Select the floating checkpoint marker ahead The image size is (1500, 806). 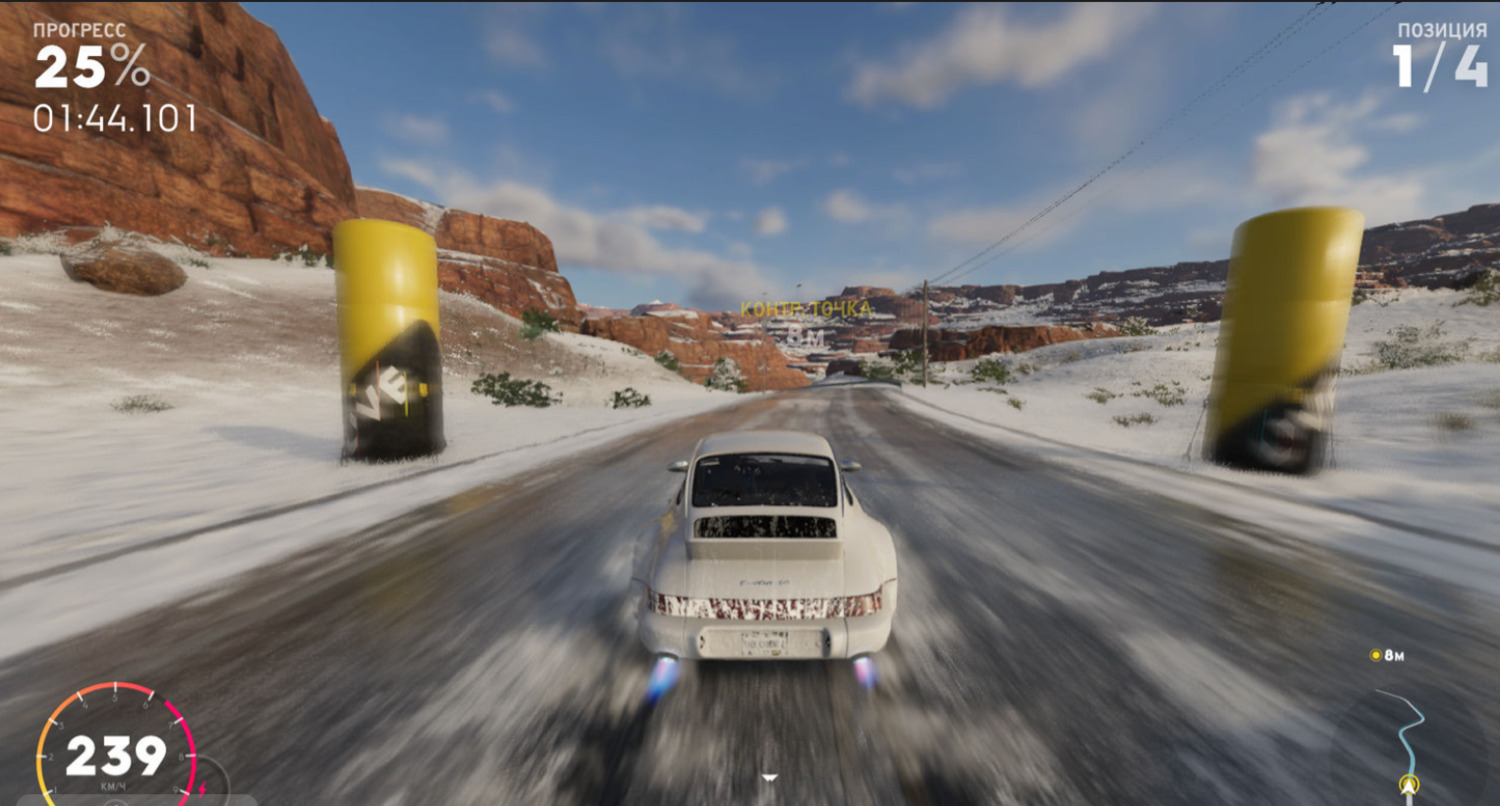805,310
